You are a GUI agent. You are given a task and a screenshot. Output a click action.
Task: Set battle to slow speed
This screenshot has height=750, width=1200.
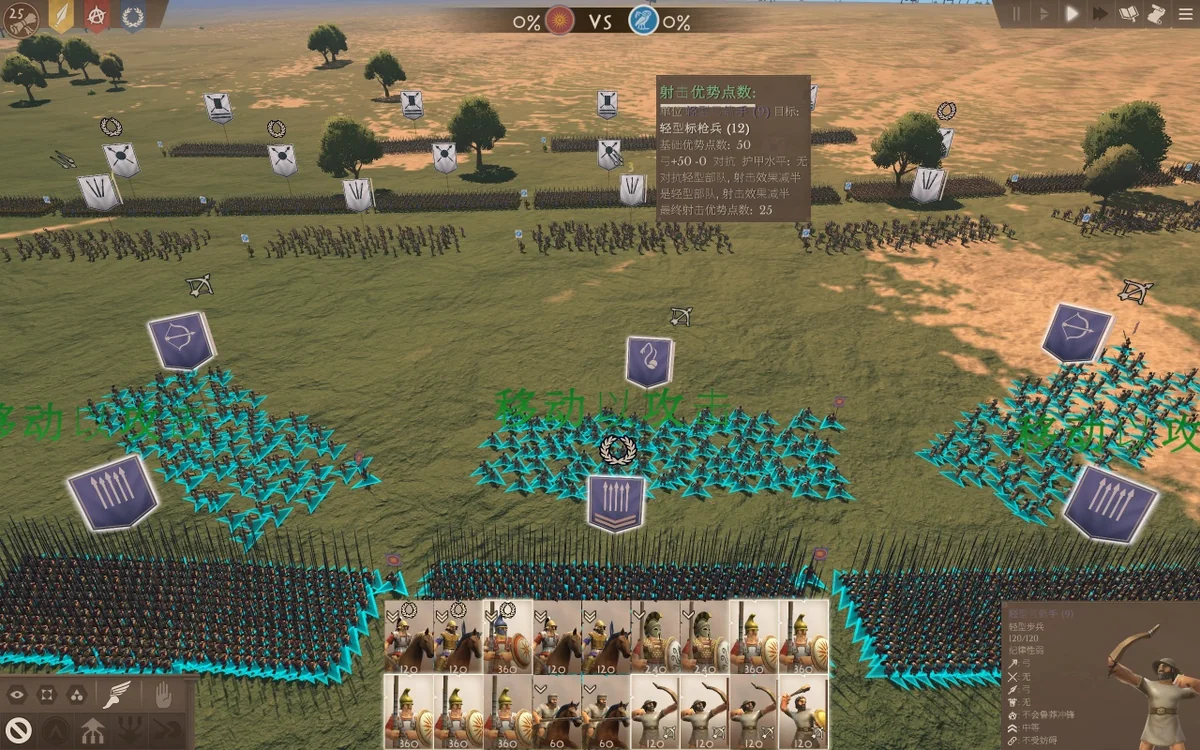[x=1044, y=14]
